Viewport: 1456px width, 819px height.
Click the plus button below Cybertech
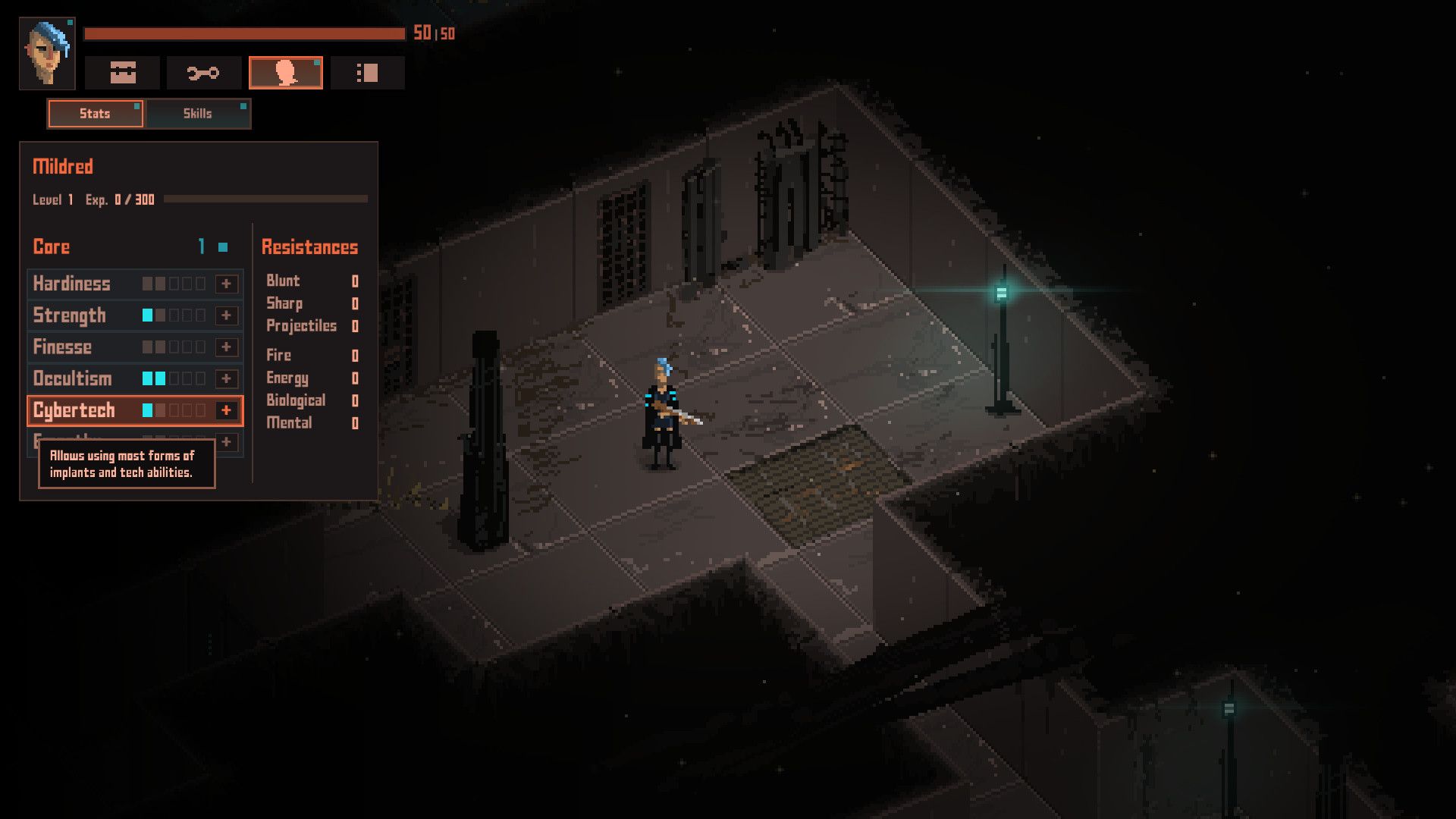click(225, 442)
